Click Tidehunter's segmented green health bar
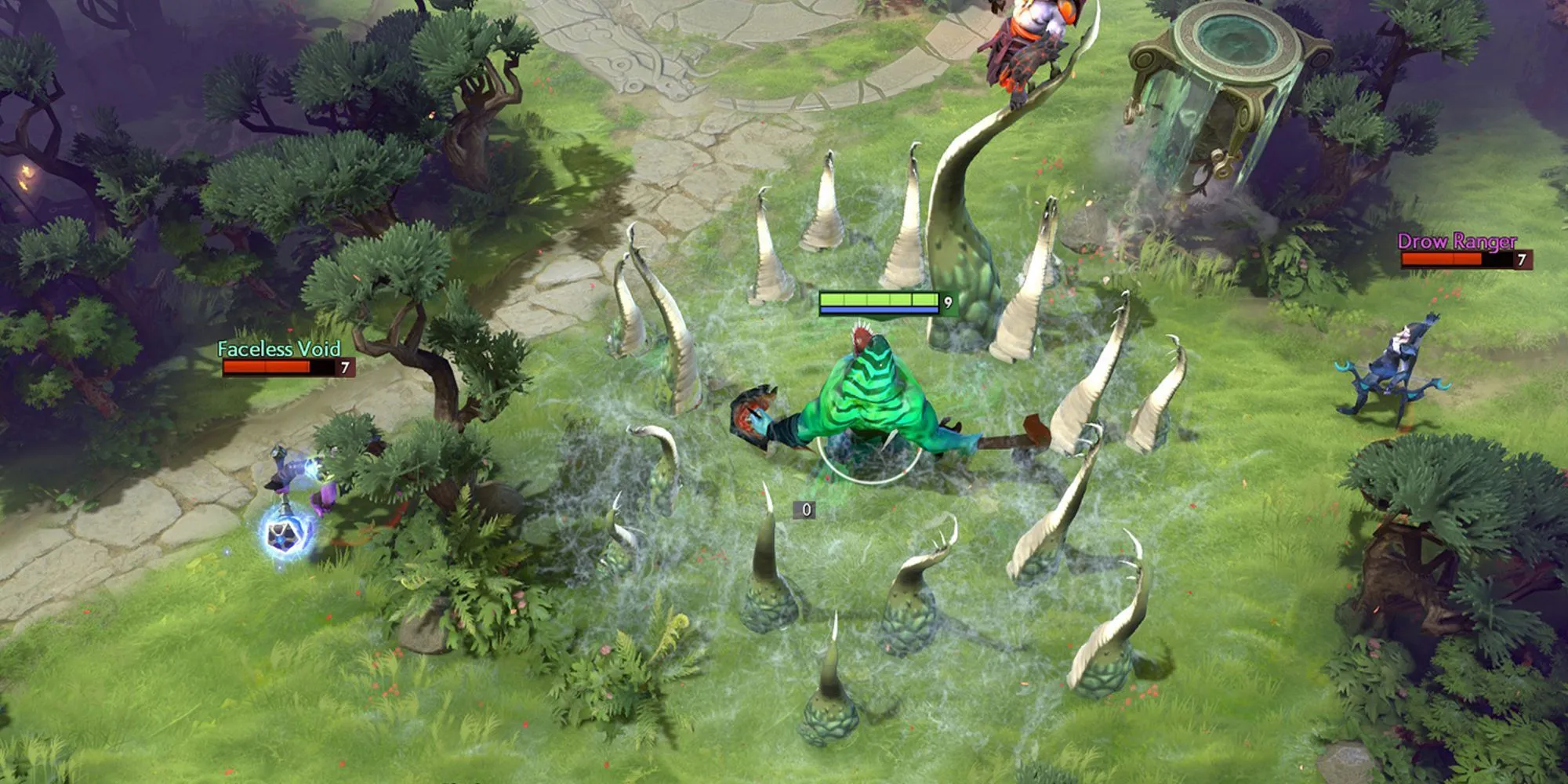The width and height of the screenshot is (1568, 784). (878, 299)
